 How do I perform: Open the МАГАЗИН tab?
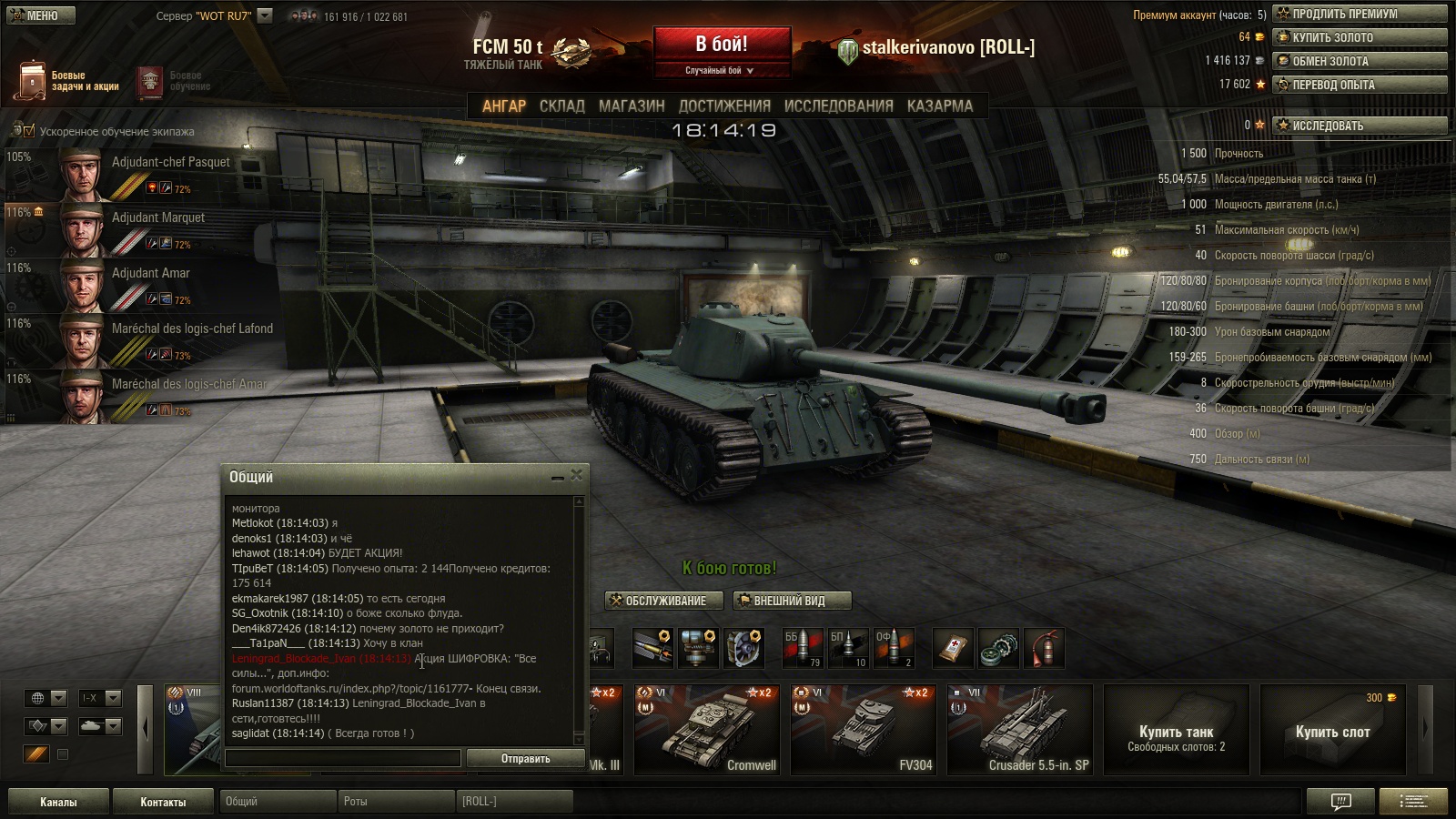(x=632, y=106)
